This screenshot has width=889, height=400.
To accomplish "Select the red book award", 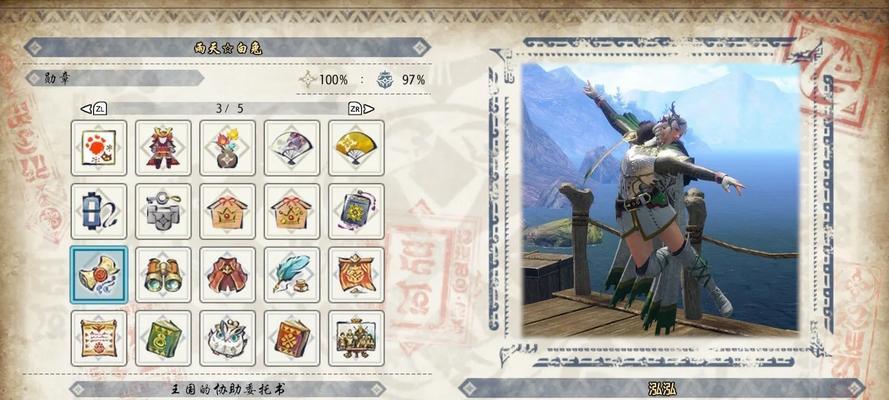I will [292, 338].
